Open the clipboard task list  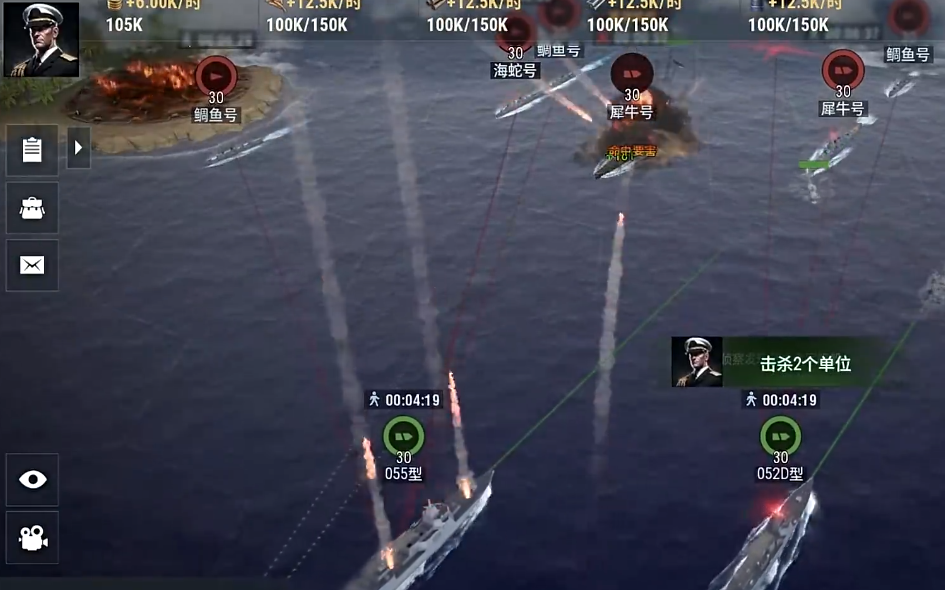(x=32, y=150)
